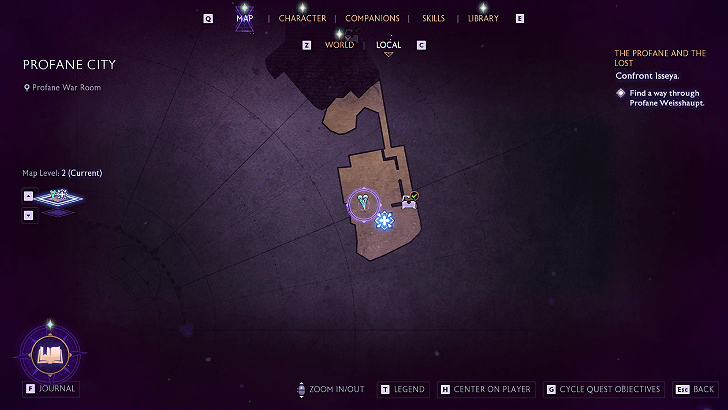
Task: Select the Local map view
Action: point(388,45)
